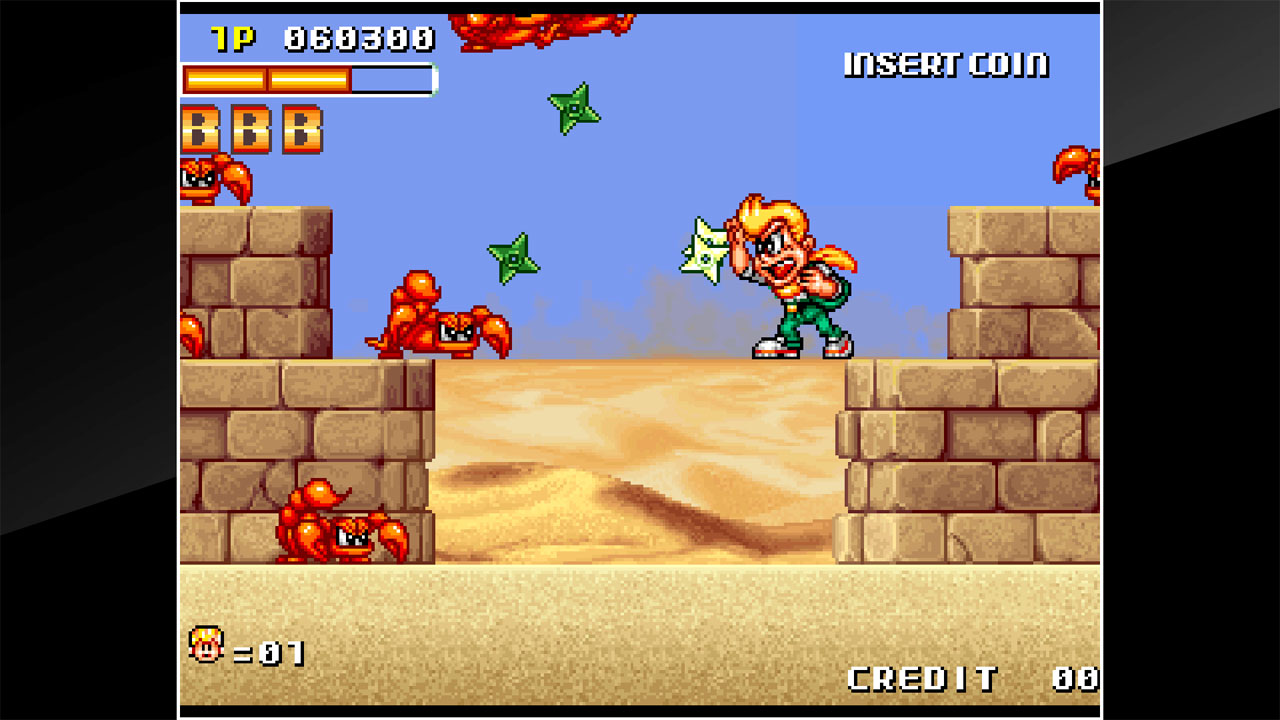This screenshot has height=720, width=1280.
Task: Select the score display reading 060300
Action: pyautogui.click(x=360, y=38)
